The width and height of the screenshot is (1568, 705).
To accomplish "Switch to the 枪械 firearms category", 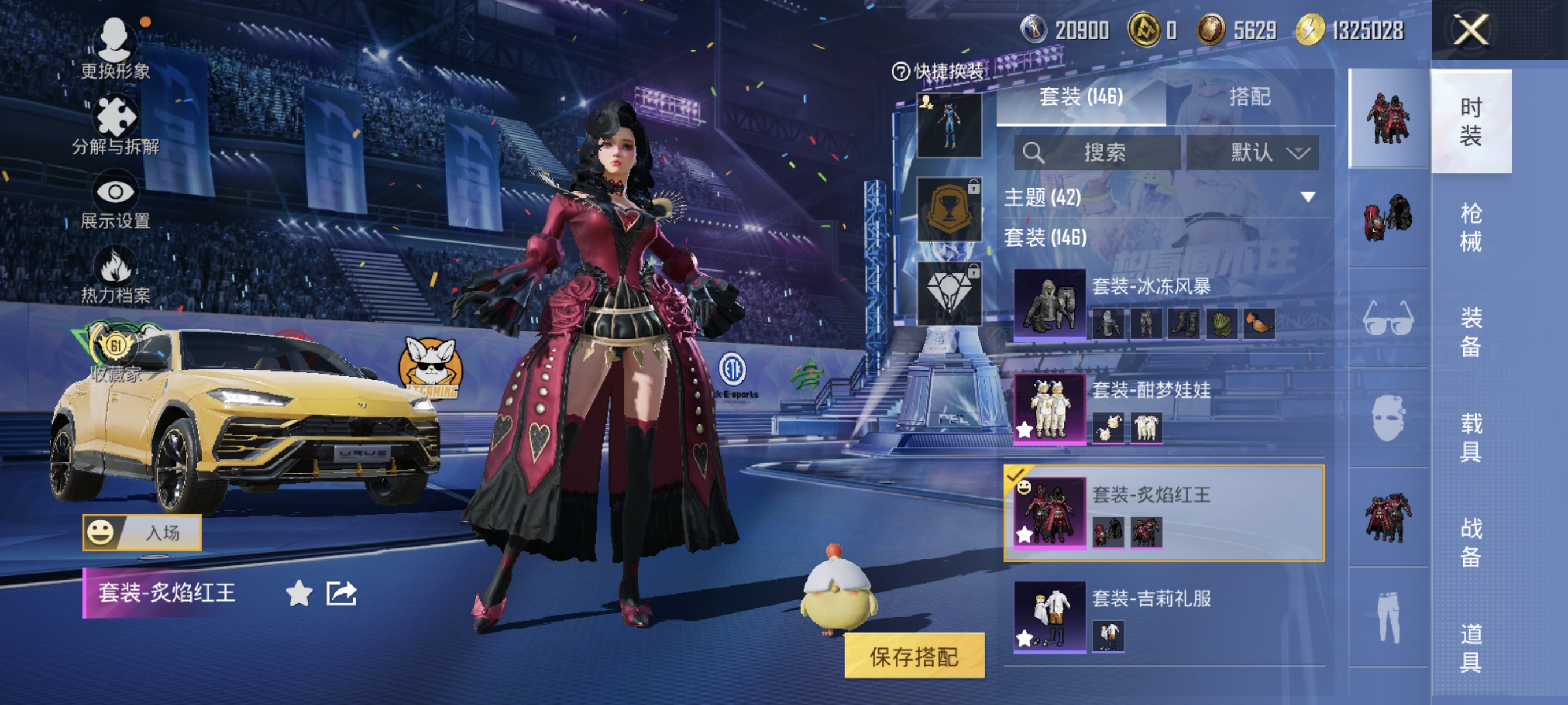I will click(x=1470, y=227).
